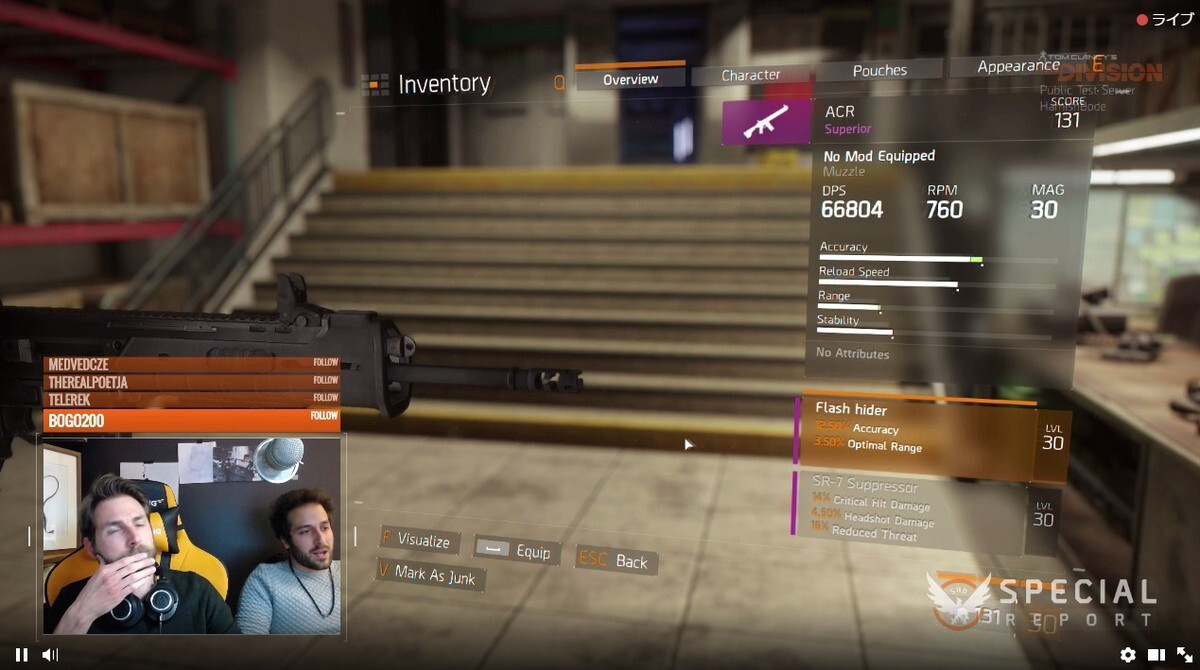Viewport: 1200px width, 670px height.
Task: Follow the player MEDVEDCZE
Action: click(324, 363)
